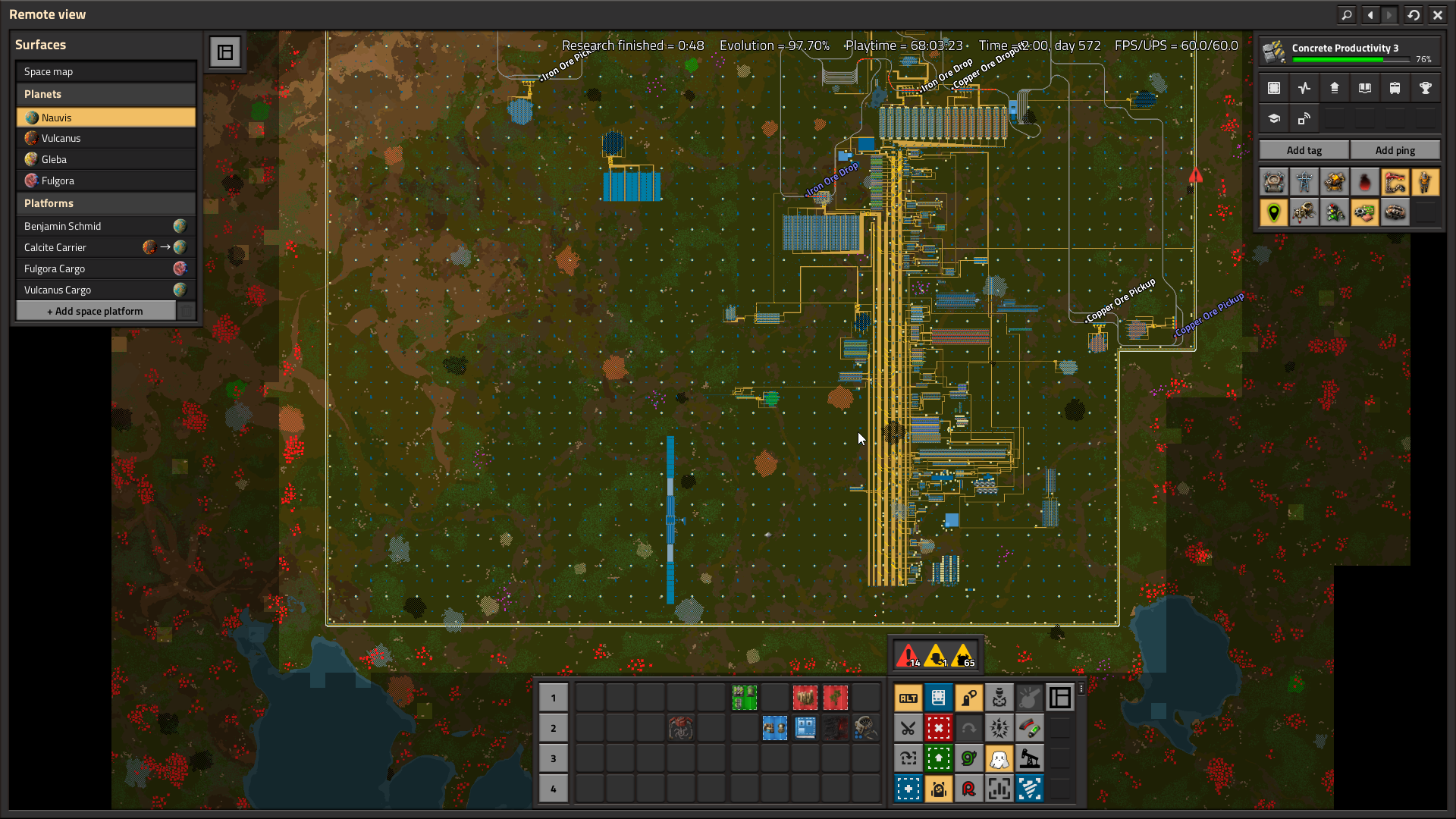Click the pumpjack shortcut icon

pyautogui.click(x=1030, y=758)
